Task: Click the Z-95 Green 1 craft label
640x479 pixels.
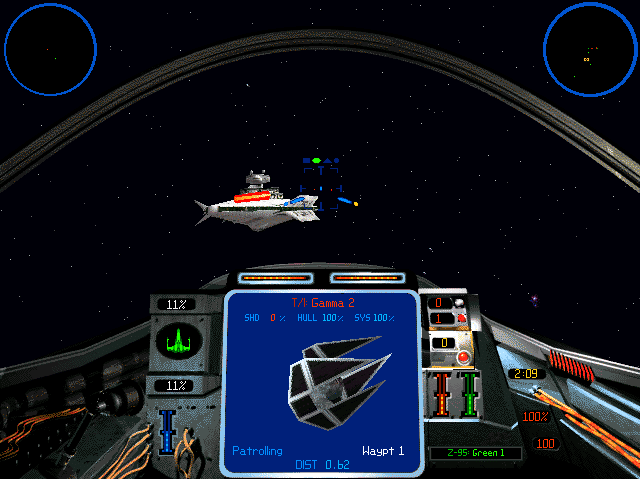Action: 474,453
